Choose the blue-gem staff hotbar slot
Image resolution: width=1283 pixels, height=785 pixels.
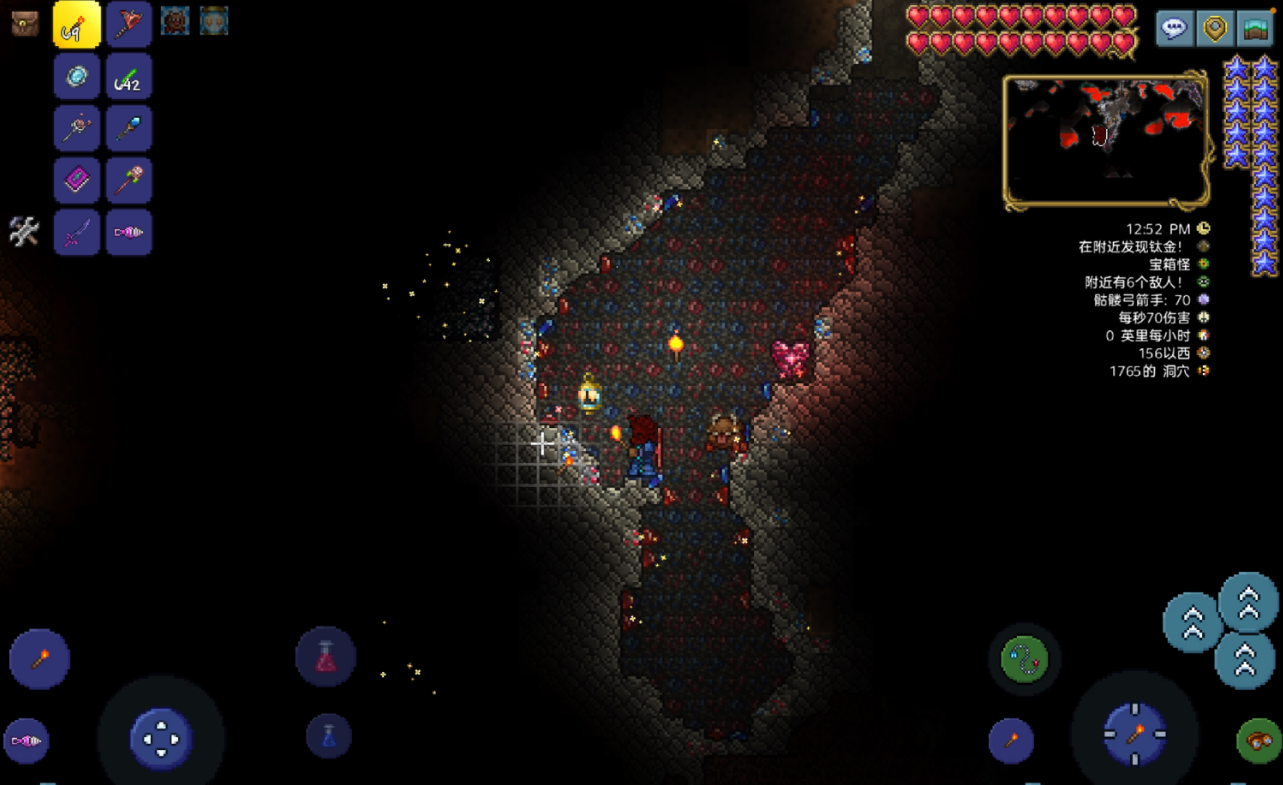(x=129, y=128)
